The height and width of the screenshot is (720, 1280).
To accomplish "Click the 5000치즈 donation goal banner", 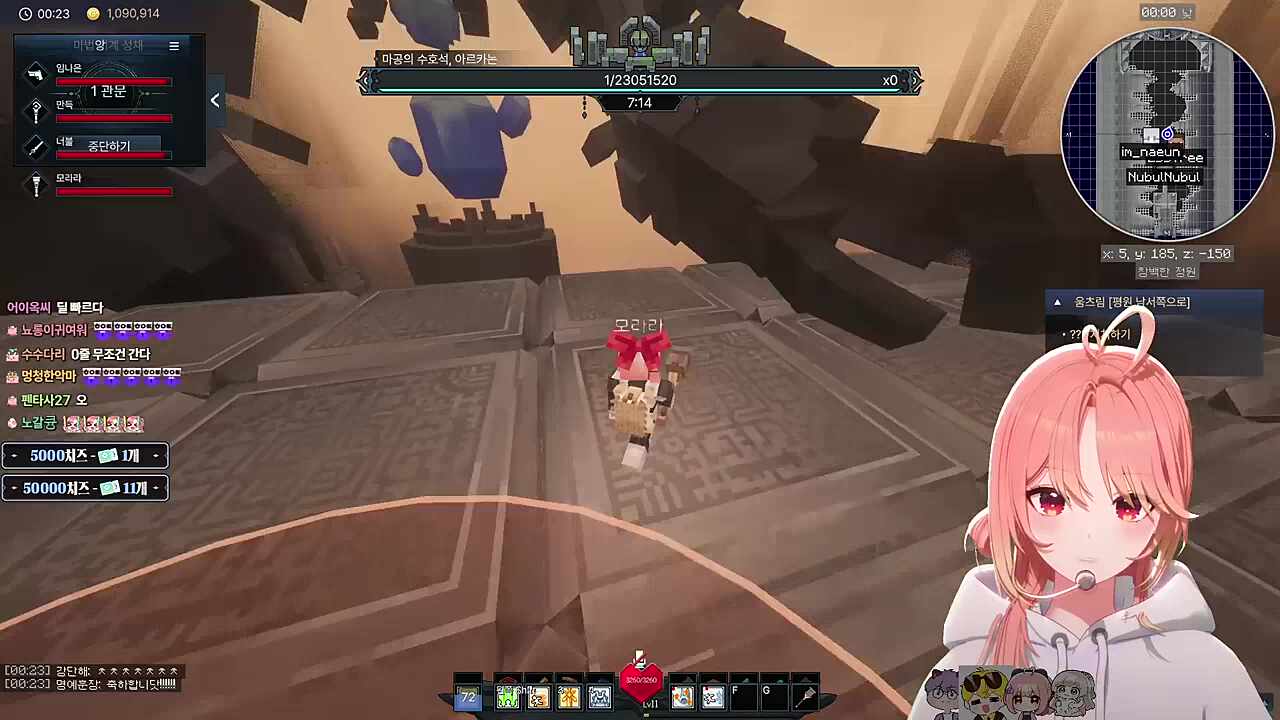I will pos(85,456).
